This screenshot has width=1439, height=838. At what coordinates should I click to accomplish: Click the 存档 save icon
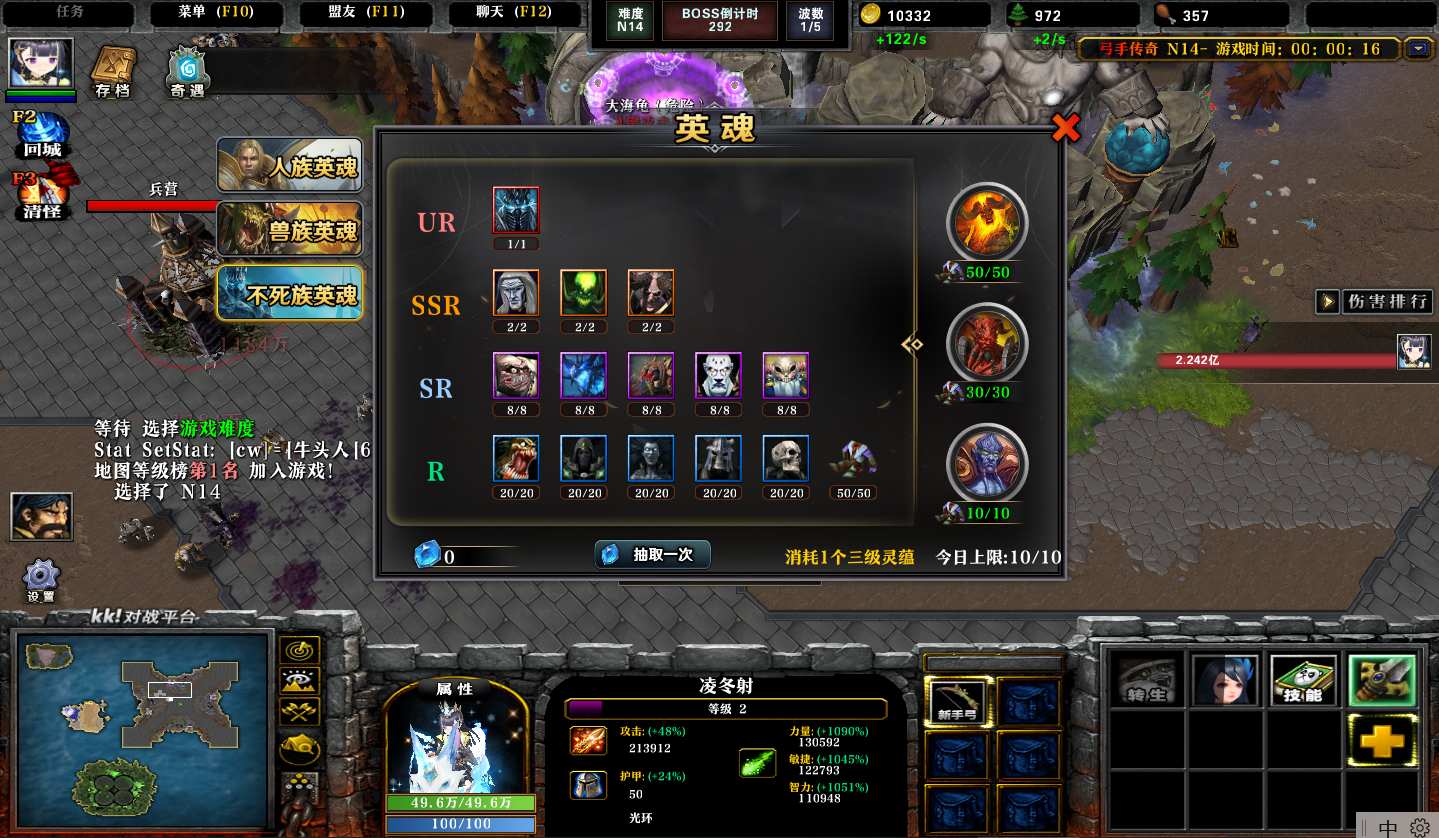pos(113,72)
